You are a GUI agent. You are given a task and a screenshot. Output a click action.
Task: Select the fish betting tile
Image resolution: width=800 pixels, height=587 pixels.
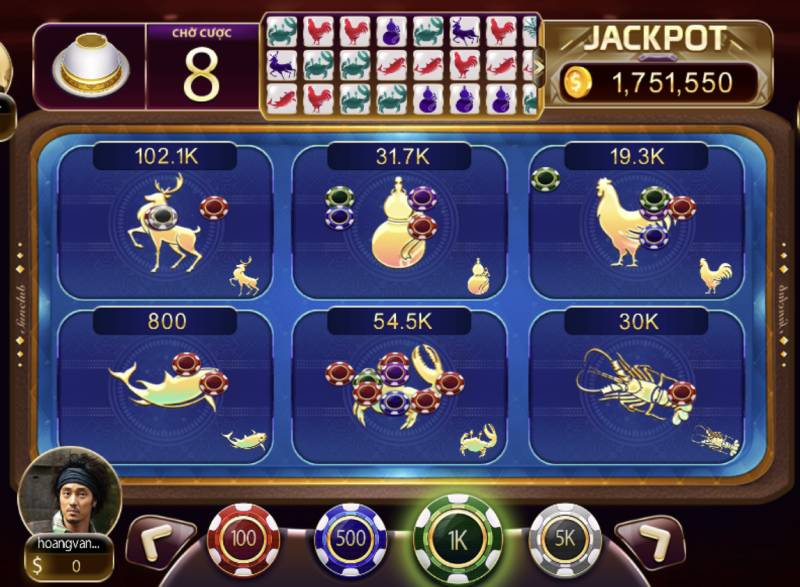coord(165,385)
